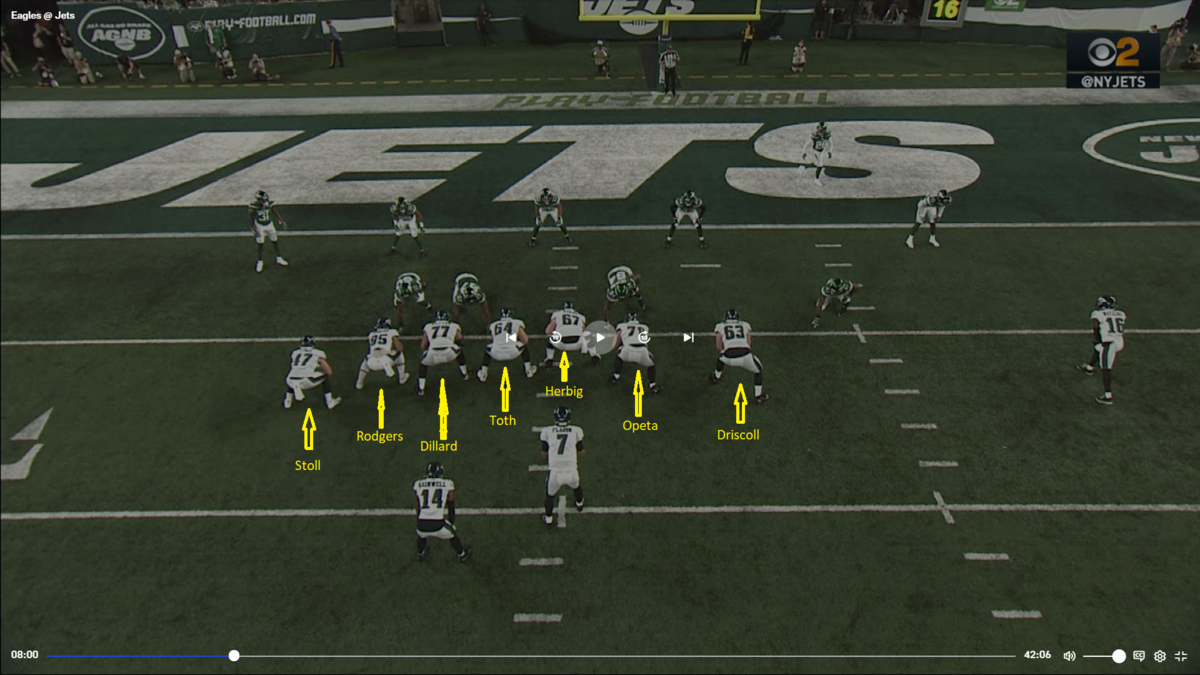Skip to the next track
Image resolution: width=1200 pixels, height=675 pixels.
pos(688,338)
